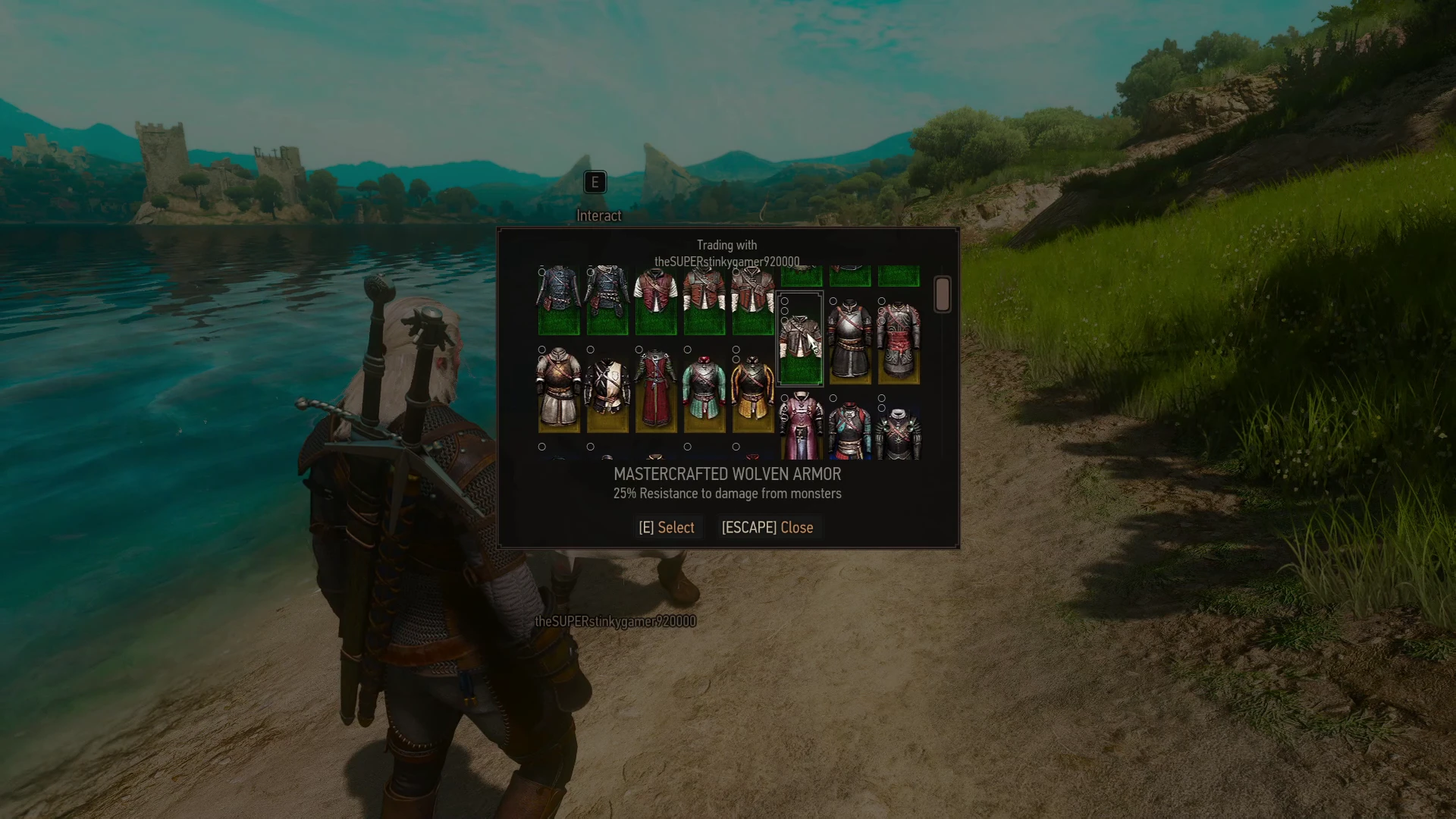
Task: Toggle the selection circle on the blue gambeson
Action: pyautogui.click(x=541, y=272)
